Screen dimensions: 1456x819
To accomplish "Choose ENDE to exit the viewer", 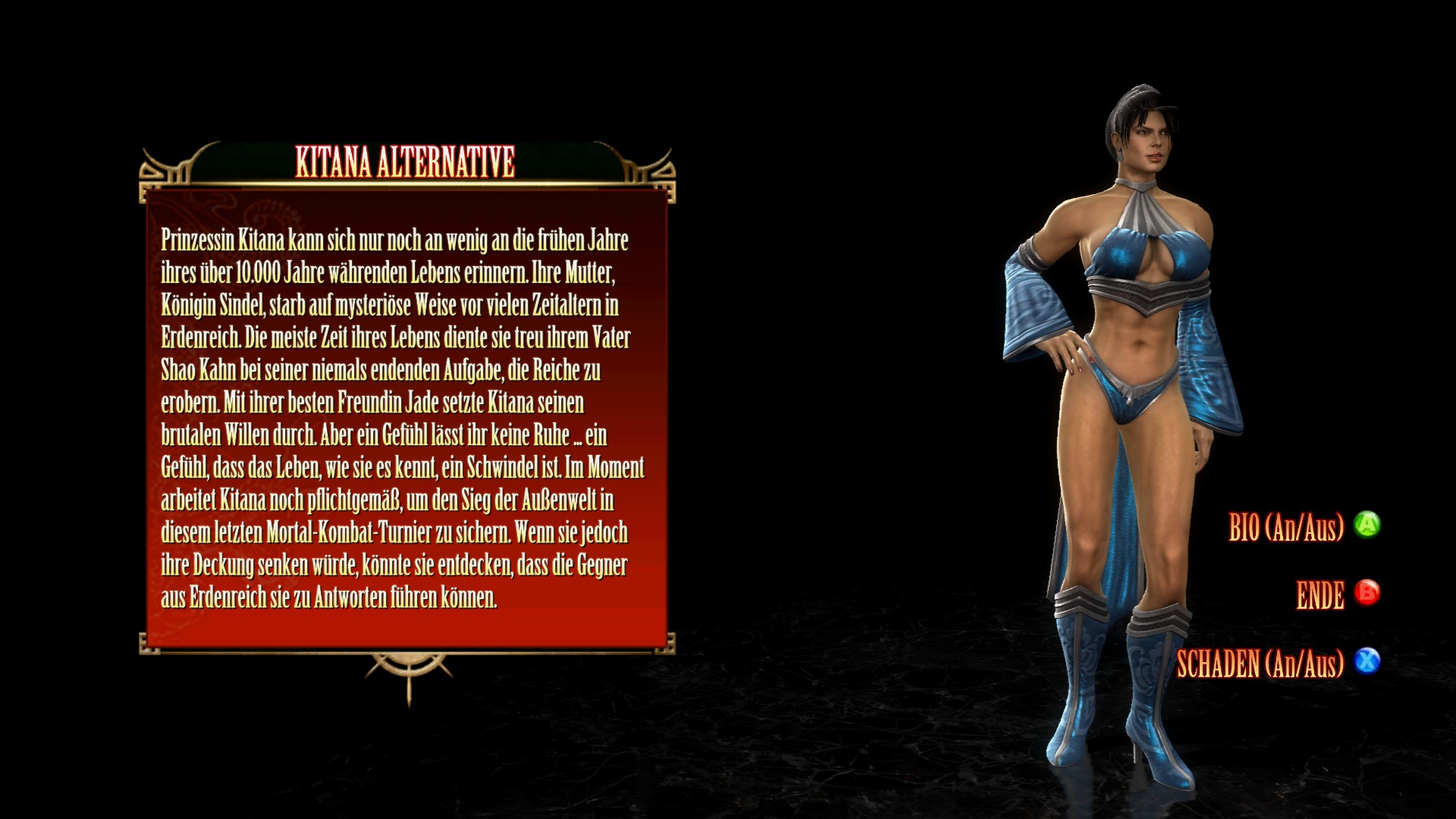I will coord(1320,596).
